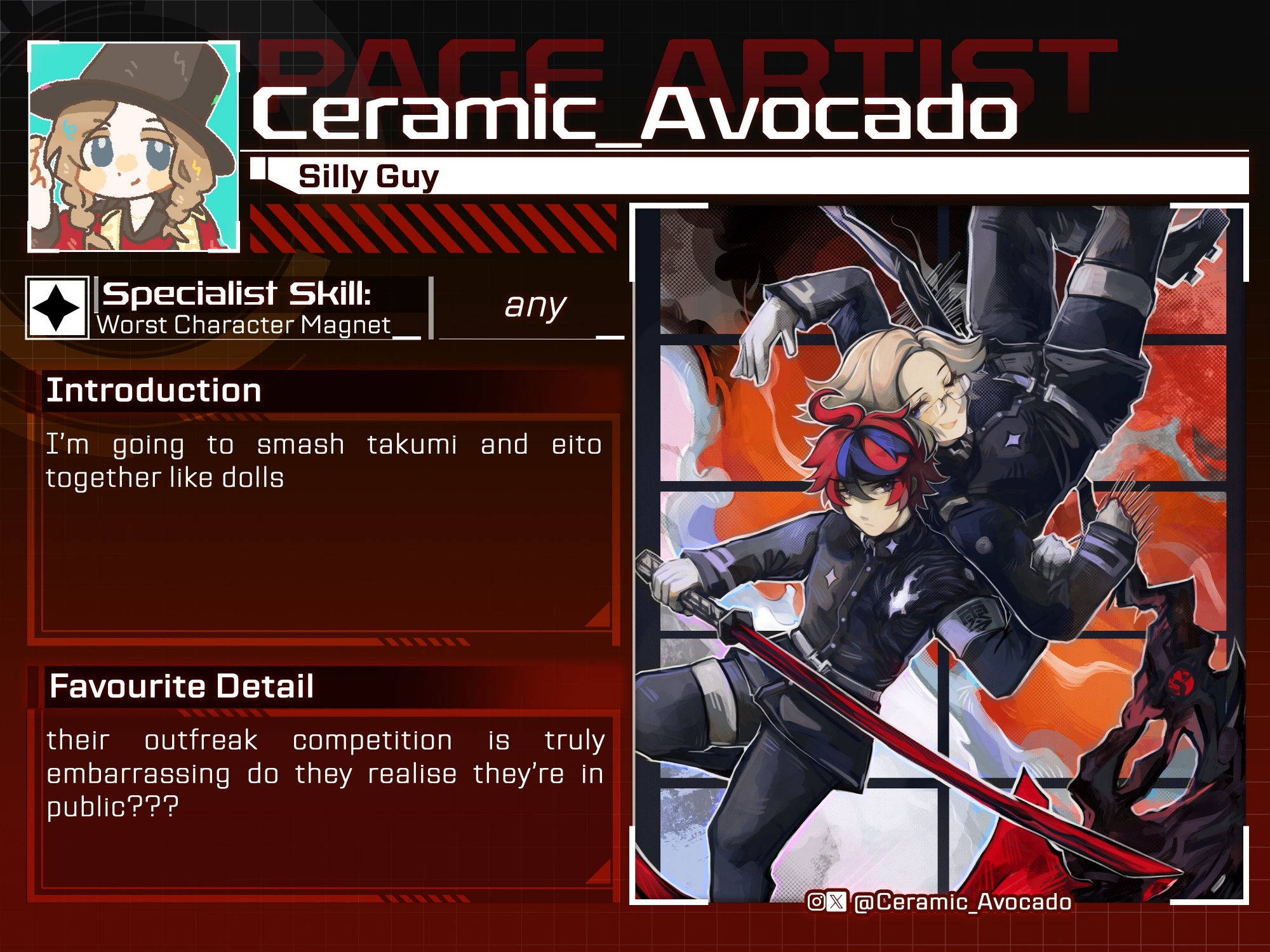Open the Instagram icon link

(x=816, y=901)
